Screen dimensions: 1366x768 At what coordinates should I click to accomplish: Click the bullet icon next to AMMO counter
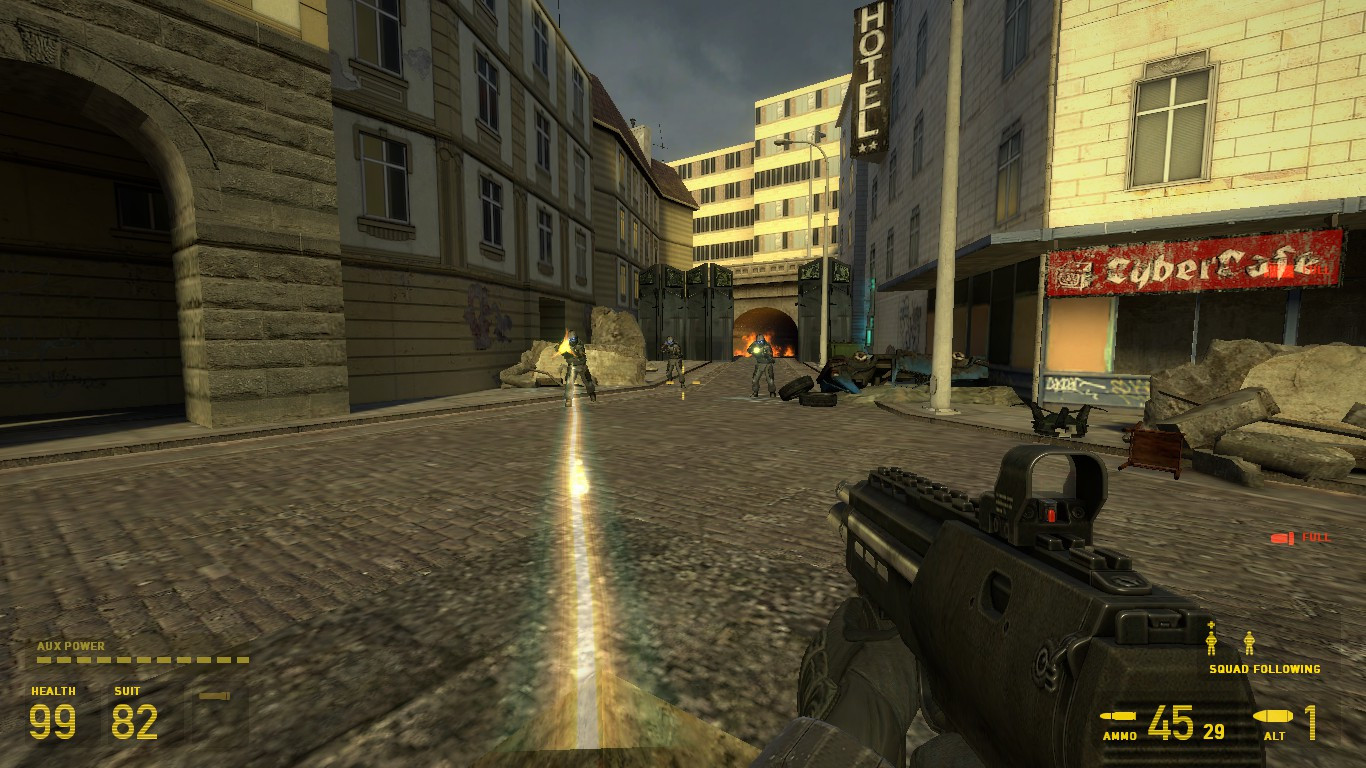1119,718
